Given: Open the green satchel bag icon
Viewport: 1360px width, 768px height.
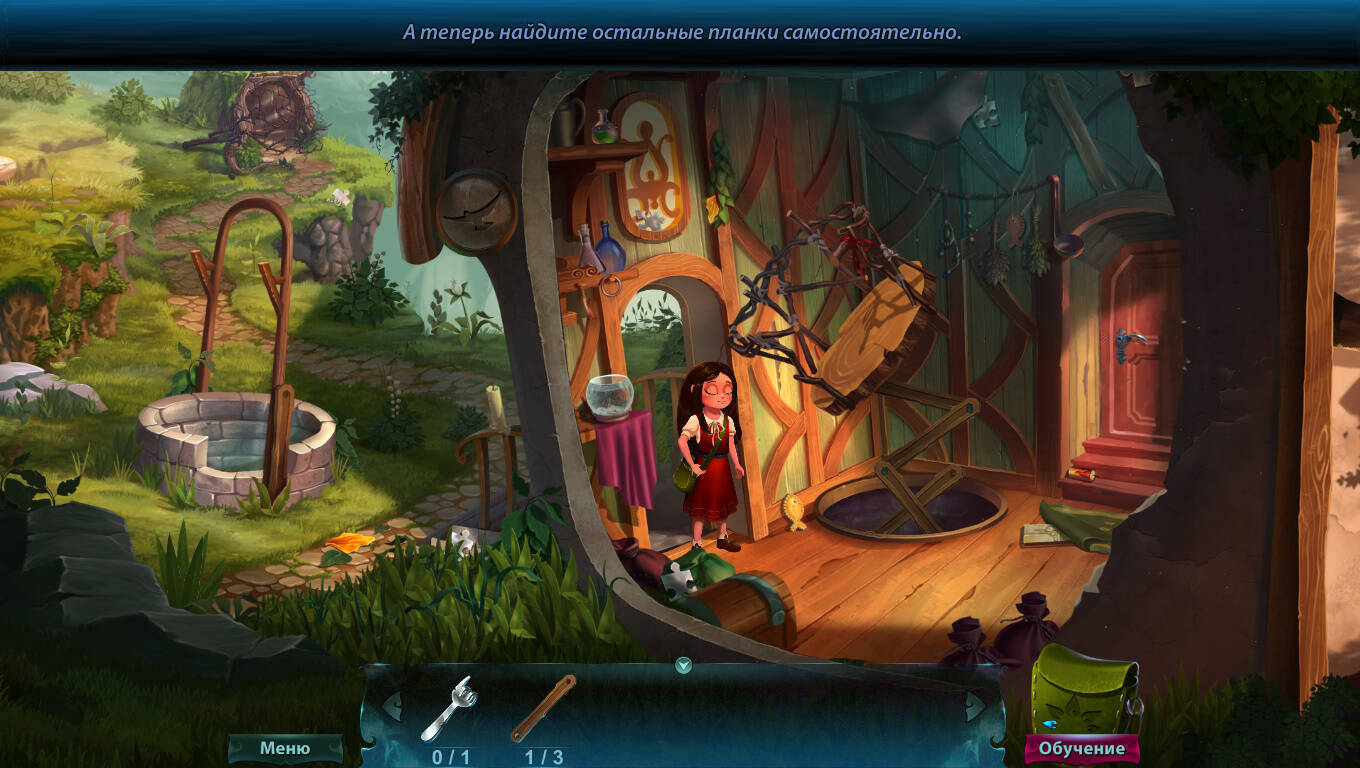Looking at the screenshot, I should pos(1084,692).
